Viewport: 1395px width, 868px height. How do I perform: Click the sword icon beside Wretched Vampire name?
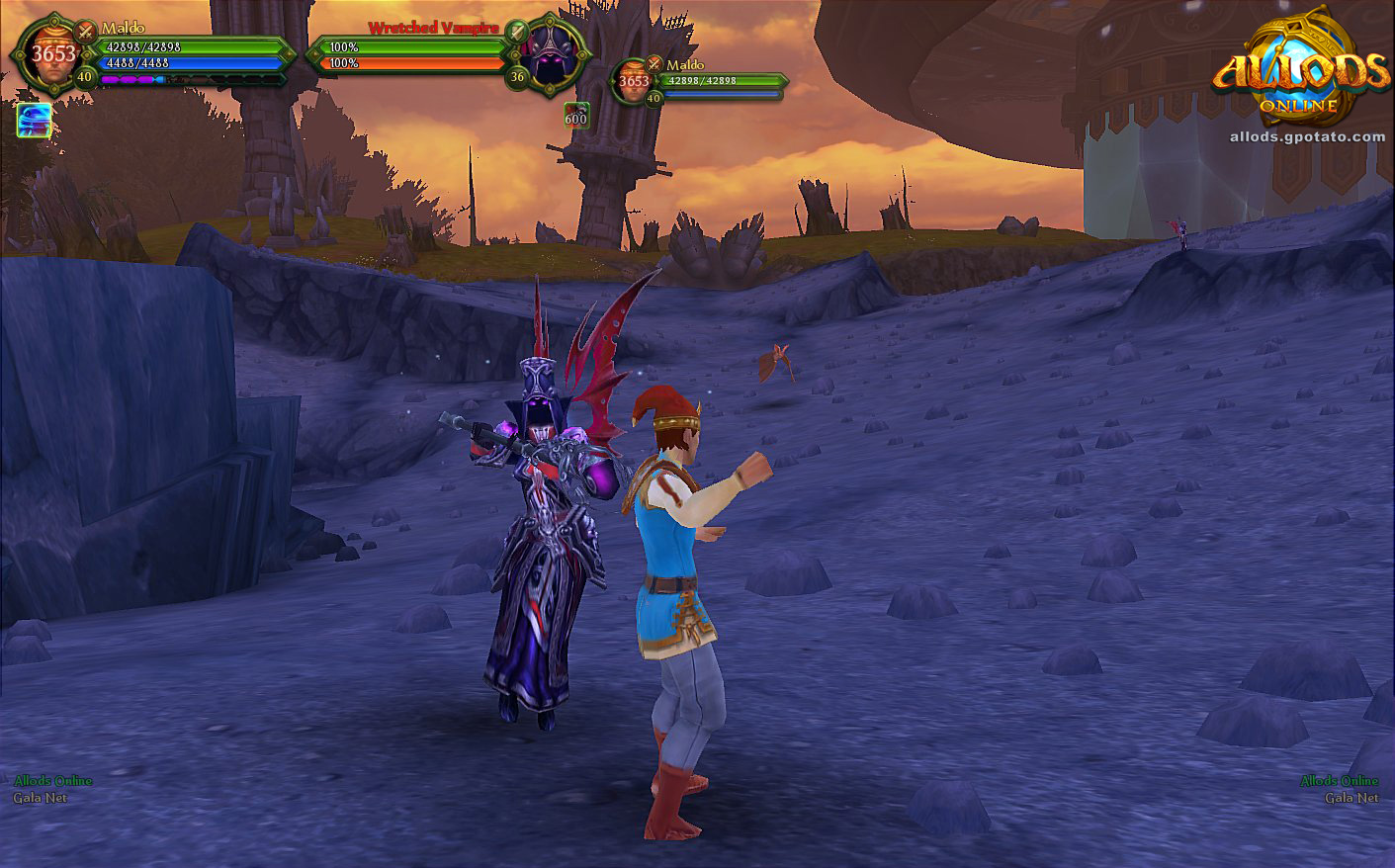pos(515,31)
